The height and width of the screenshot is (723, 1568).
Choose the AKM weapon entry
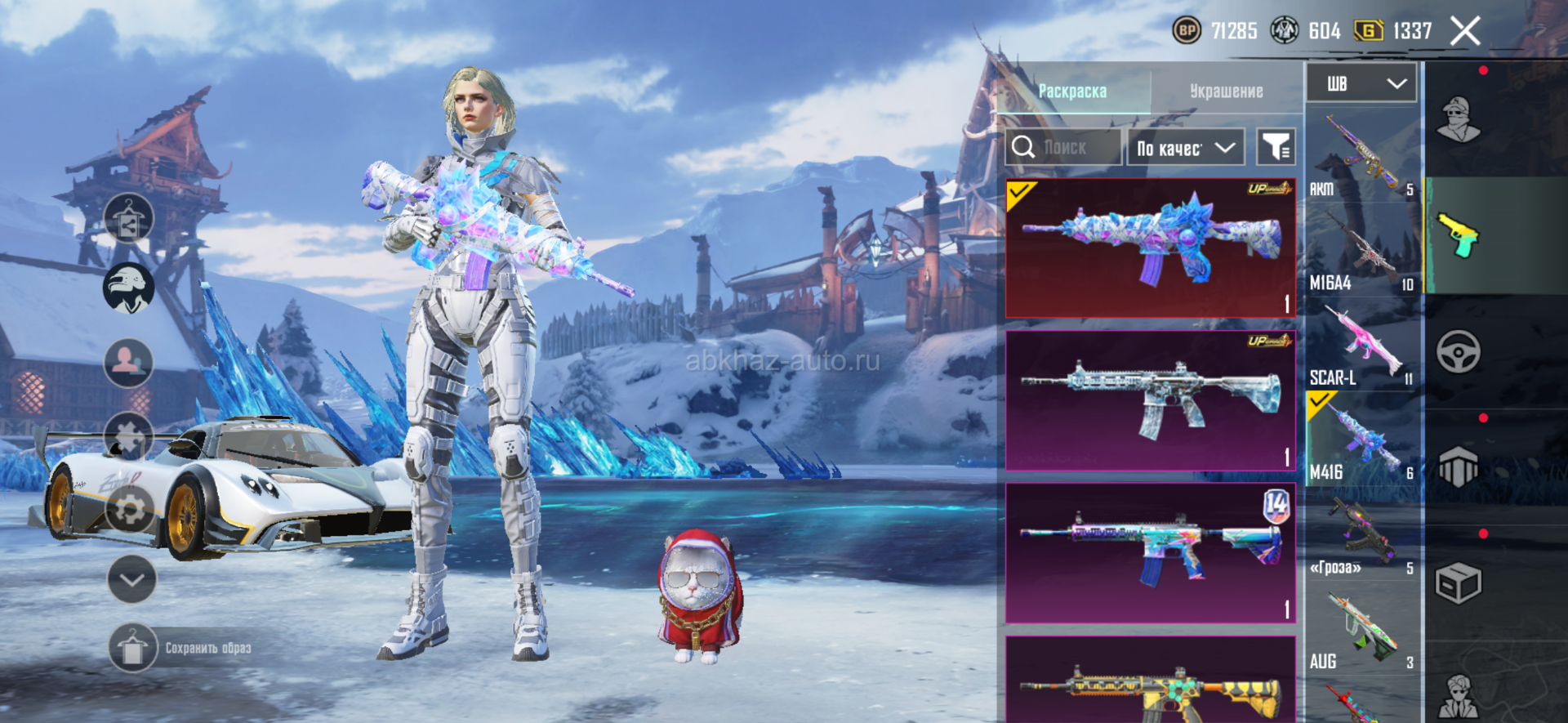tap(1361, 155)
